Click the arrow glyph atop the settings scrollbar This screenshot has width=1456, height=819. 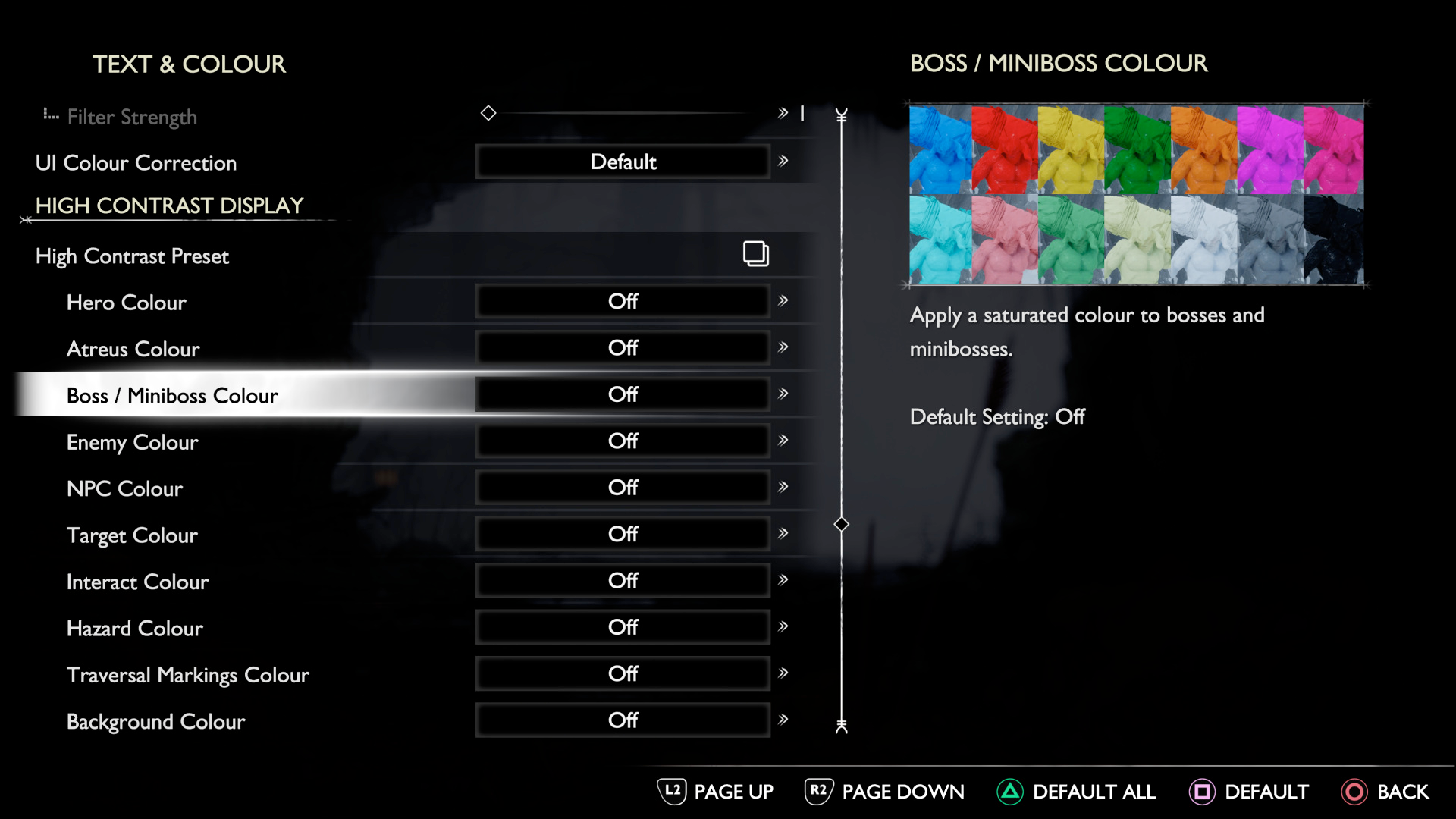pos(840,114)
